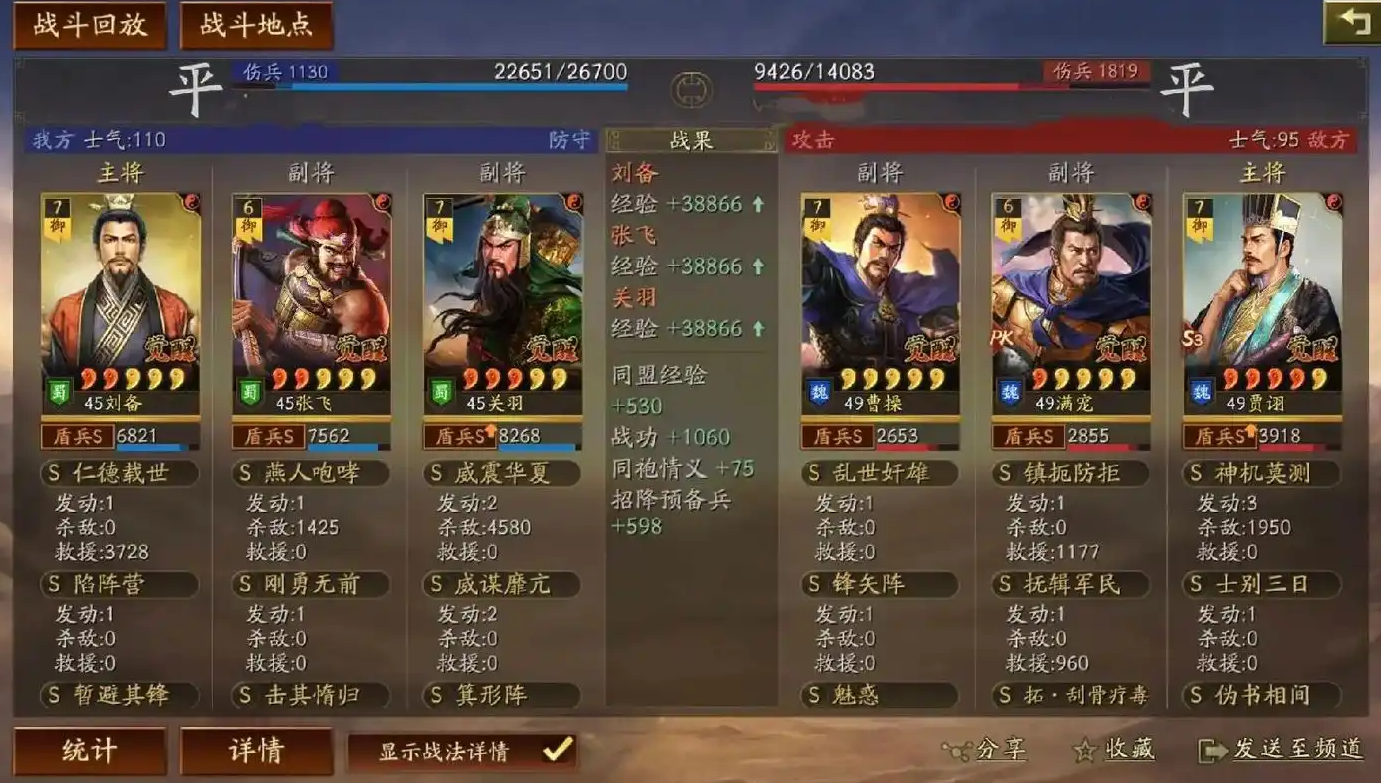Click the 战斗地点 button
The image size is (1381, 783).
tap(253, 24)
